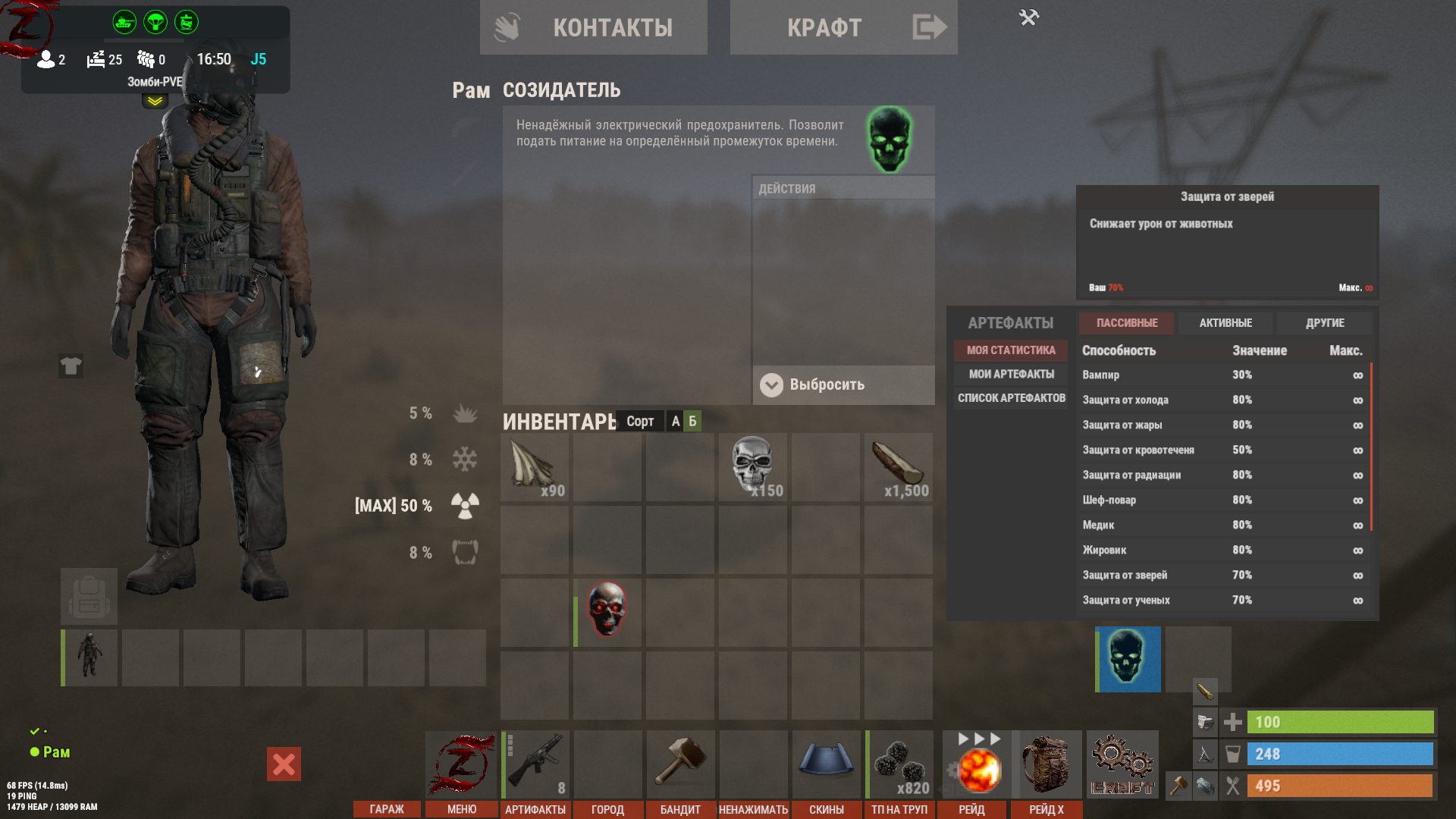Viewport: 1456px width, 819px height.
Task: Enable sort mode А
Action: [x=674, y=422]
